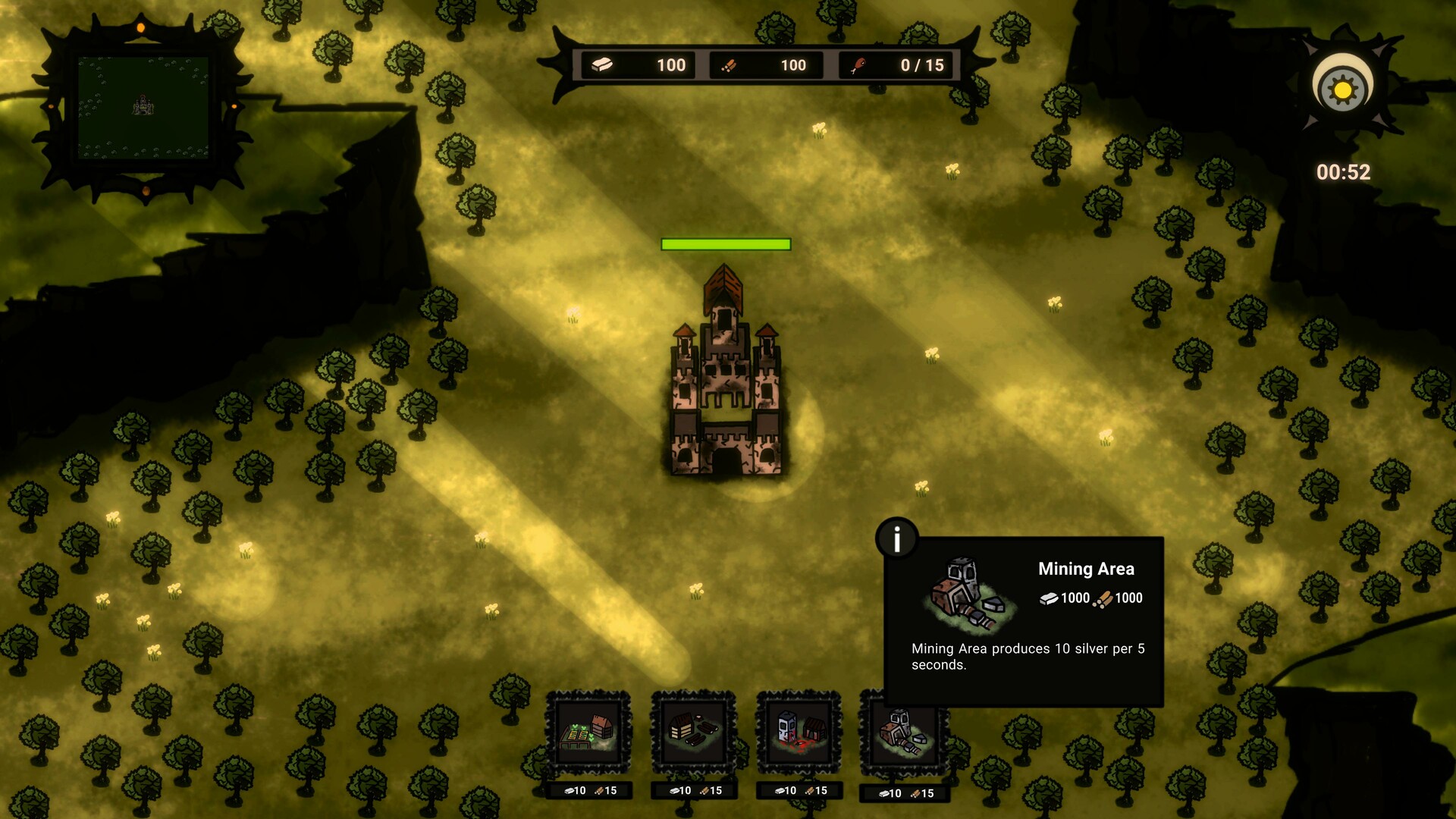Click the green health bar above the castle
The width and height of the screenshot is (1456, 819).
click(x=726, y=243)
